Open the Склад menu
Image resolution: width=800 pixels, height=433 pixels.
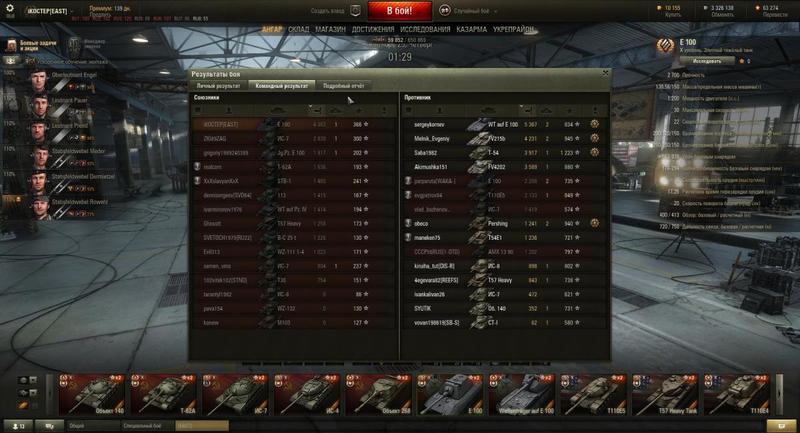[x=300, y=30]
